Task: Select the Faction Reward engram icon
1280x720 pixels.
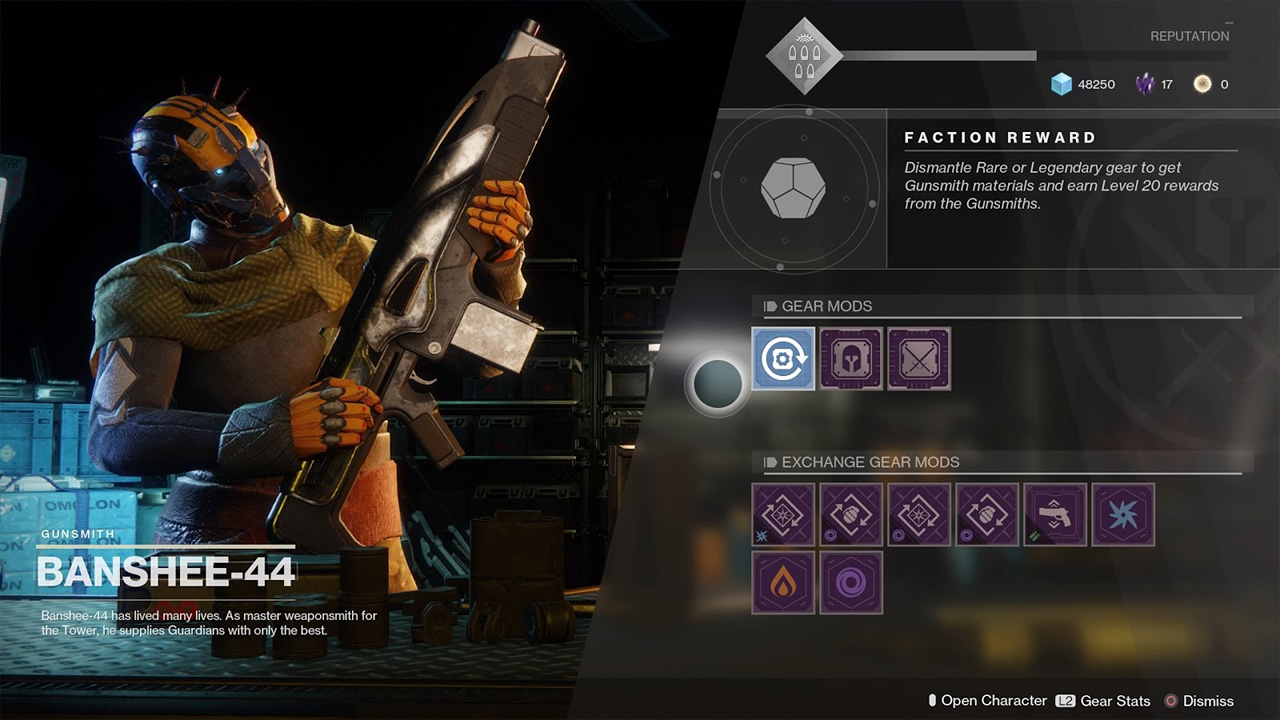Action: pyautogui.click(x=793, y=186)
